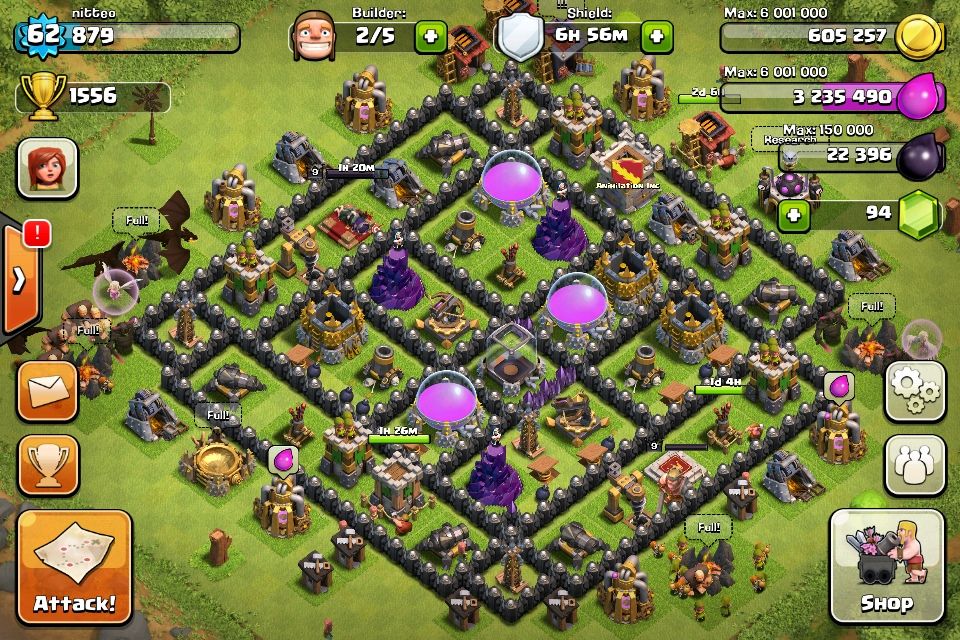The height and width of the screenshot is (640, 960).
Task: Click the 1556 trophy count icon
Action: pos(39,96)
